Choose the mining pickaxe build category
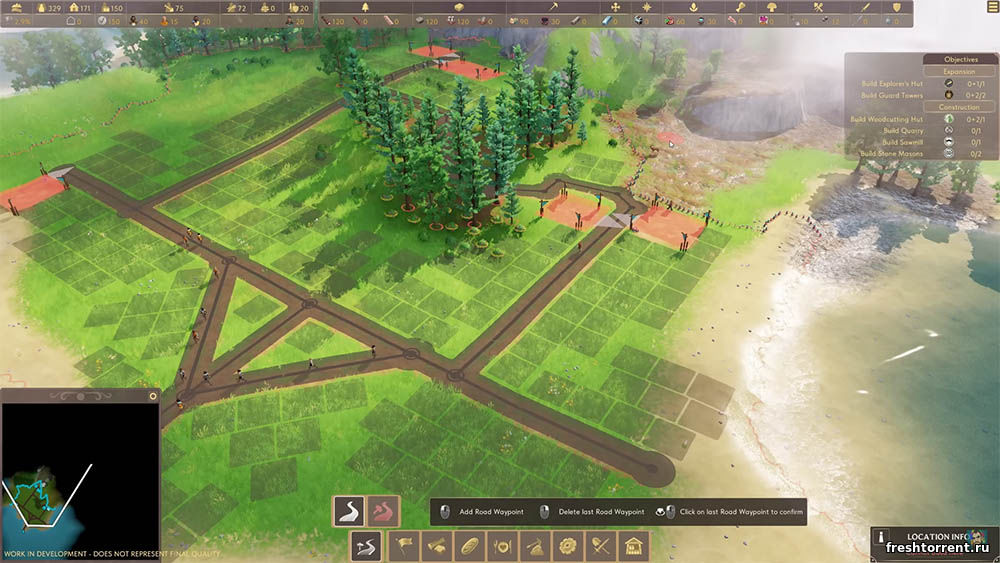 coord(536,546)
